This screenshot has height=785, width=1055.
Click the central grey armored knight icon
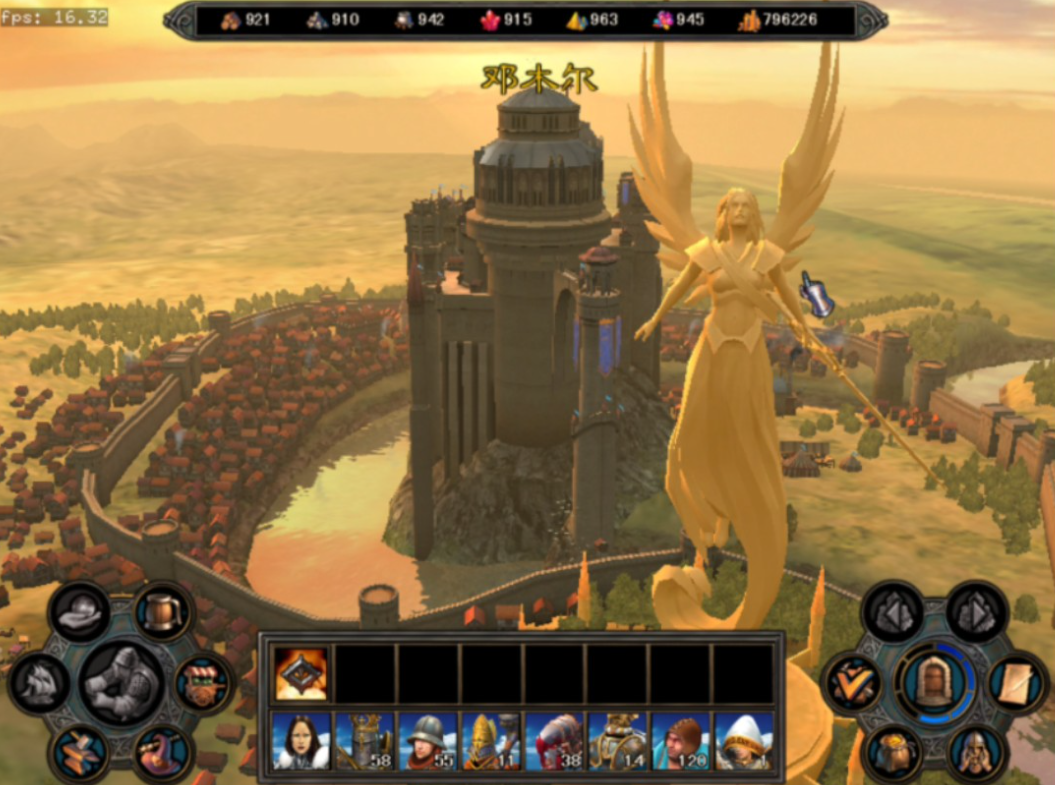click(122, 683)
